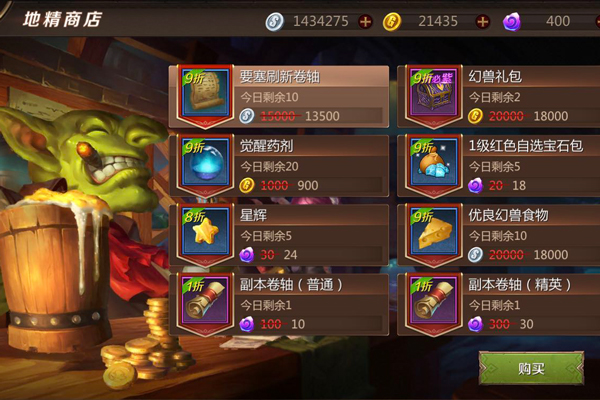This screenshot has height=400, width=600.
Task: Select the 要塞刷新卷轴 shop item
Action: pos(281,96)
